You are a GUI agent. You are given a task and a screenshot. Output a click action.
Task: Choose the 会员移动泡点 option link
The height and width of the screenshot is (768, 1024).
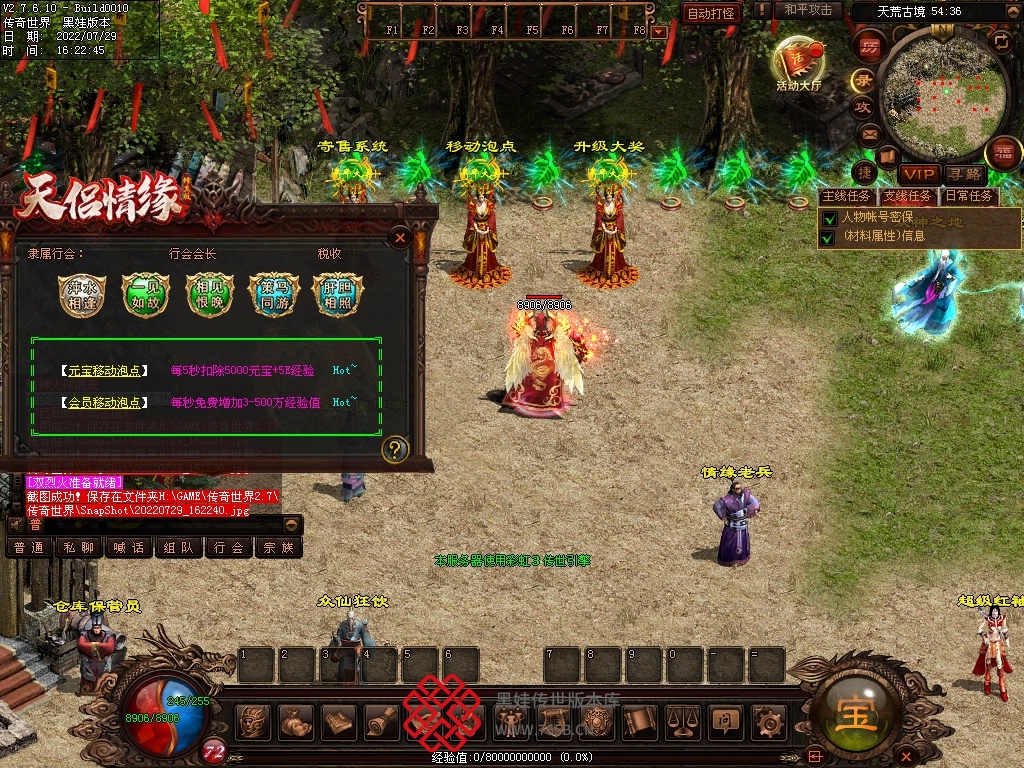pos(104,403)
